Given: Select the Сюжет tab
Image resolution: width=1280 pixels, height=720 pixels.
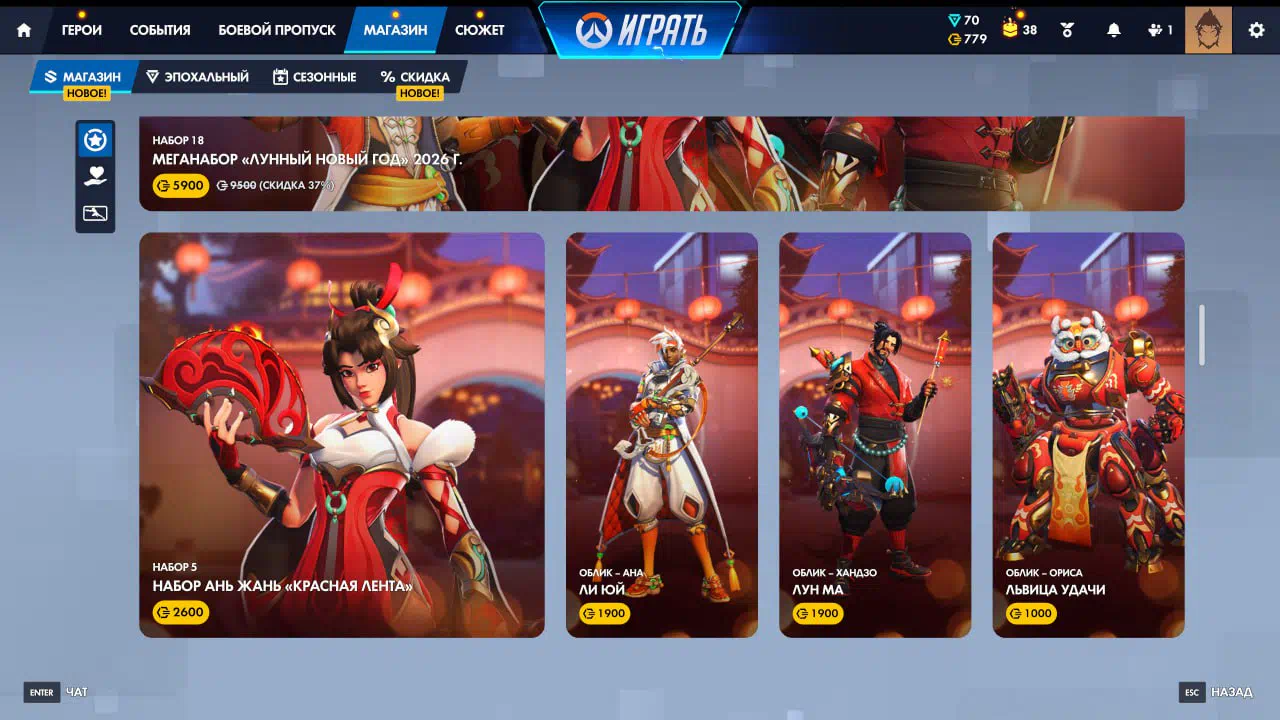Looking at the screenshot, I should click(480, 30).
